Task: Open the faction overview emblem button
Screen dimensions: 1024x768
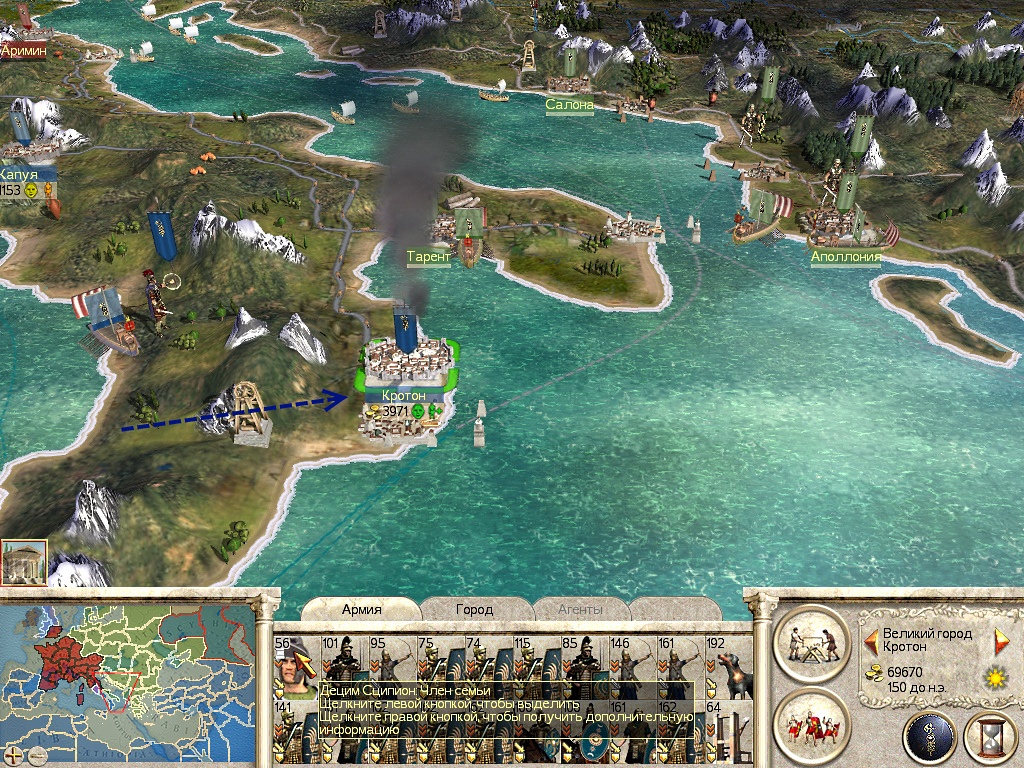Action: click(929, 738)
